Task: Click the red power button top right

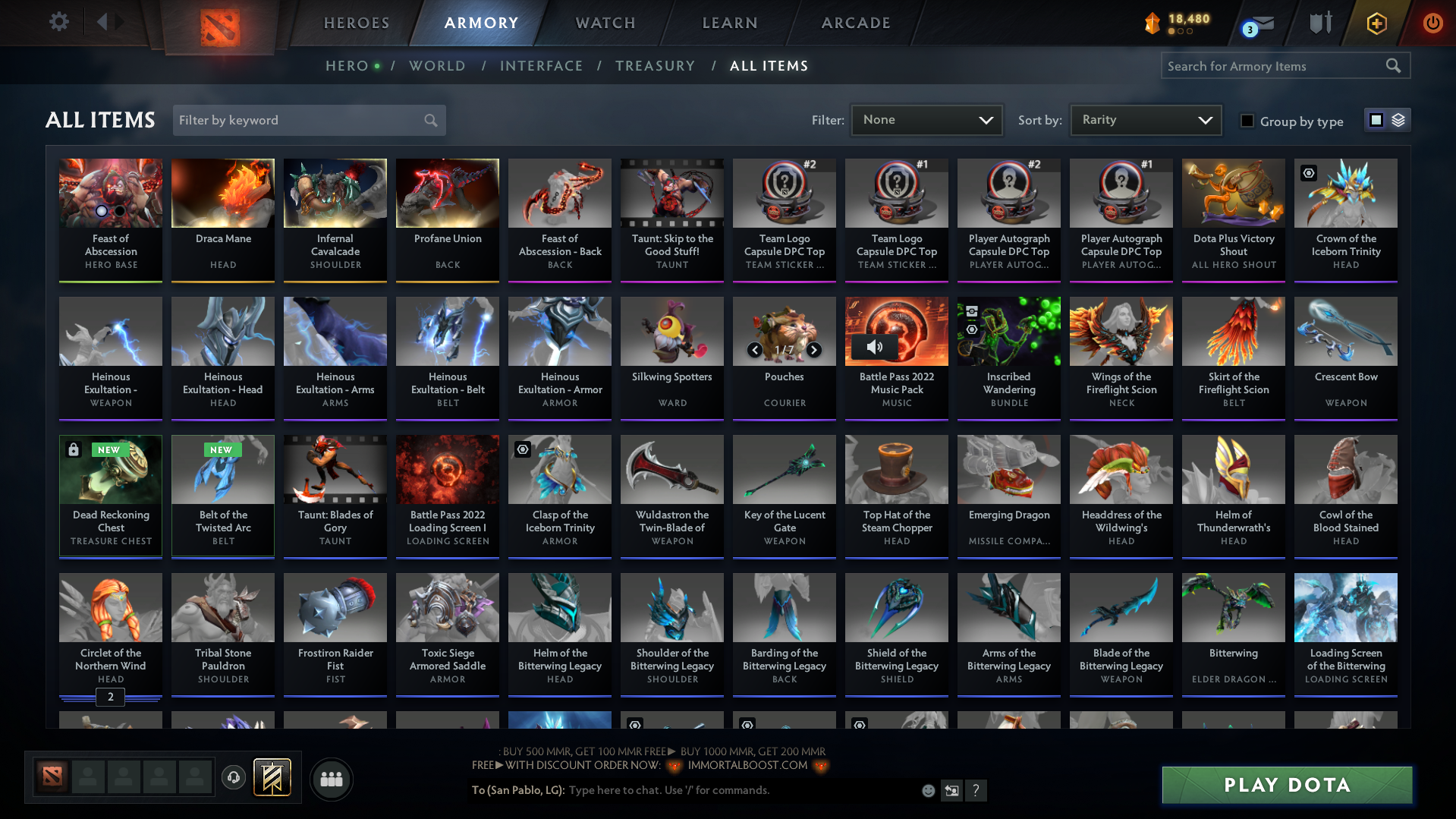Action: [x=1432, y=23]
